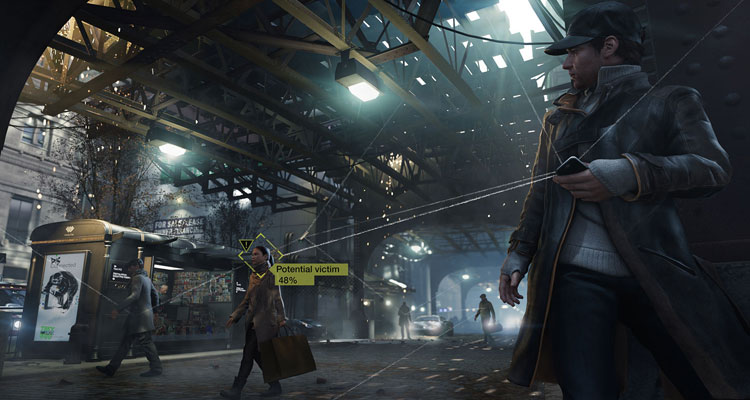Select the "Potential victim" profiler tag
This screenshot has height=400, width=750.
310,270
